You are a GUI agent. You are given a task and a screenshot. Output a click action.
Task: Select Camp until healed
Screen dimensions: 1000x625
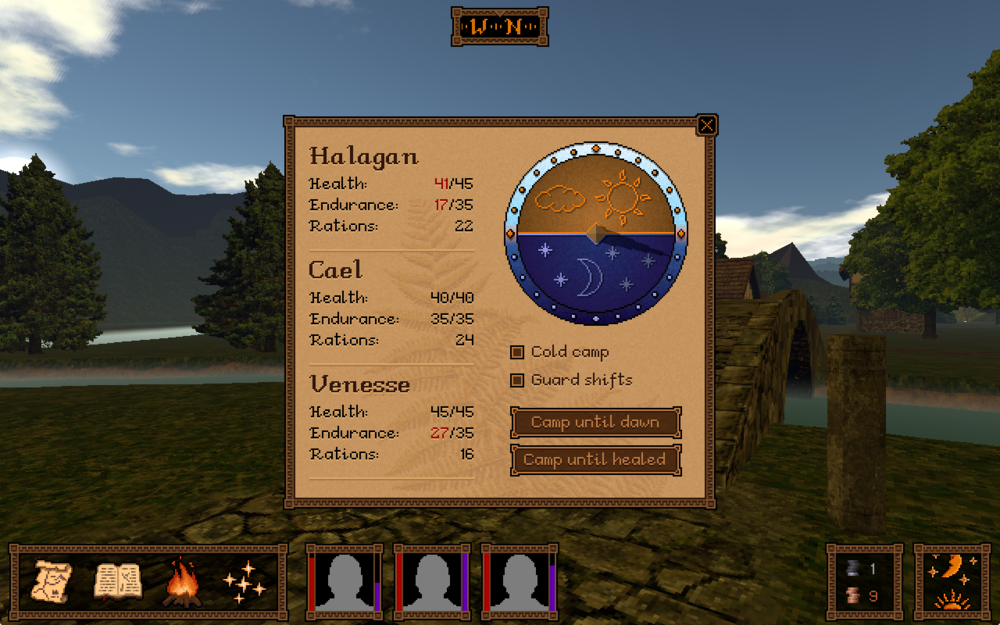click(595, 460)
